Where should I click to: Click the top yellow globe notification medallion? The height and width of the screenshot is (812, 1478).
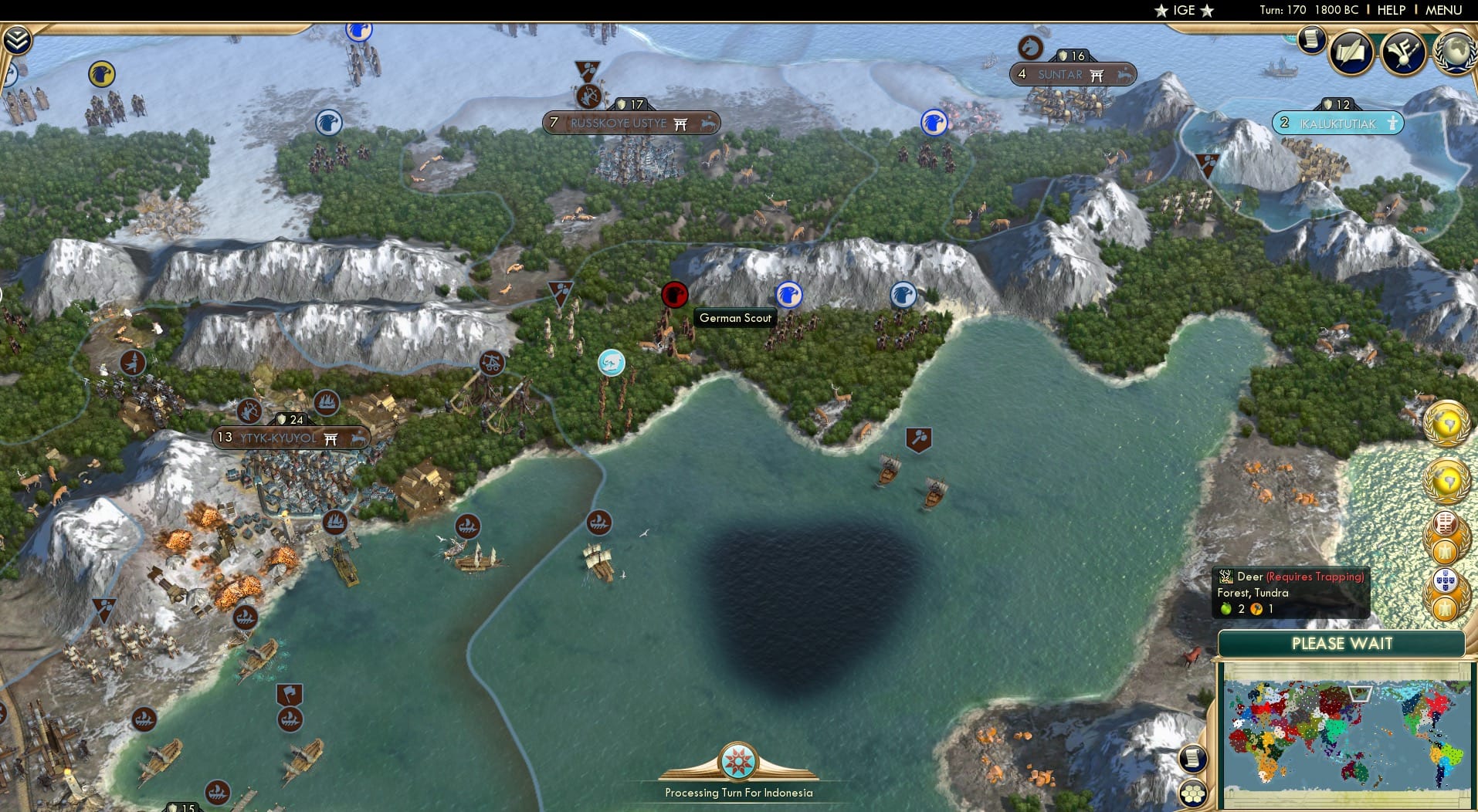(x=1446, y=424)
